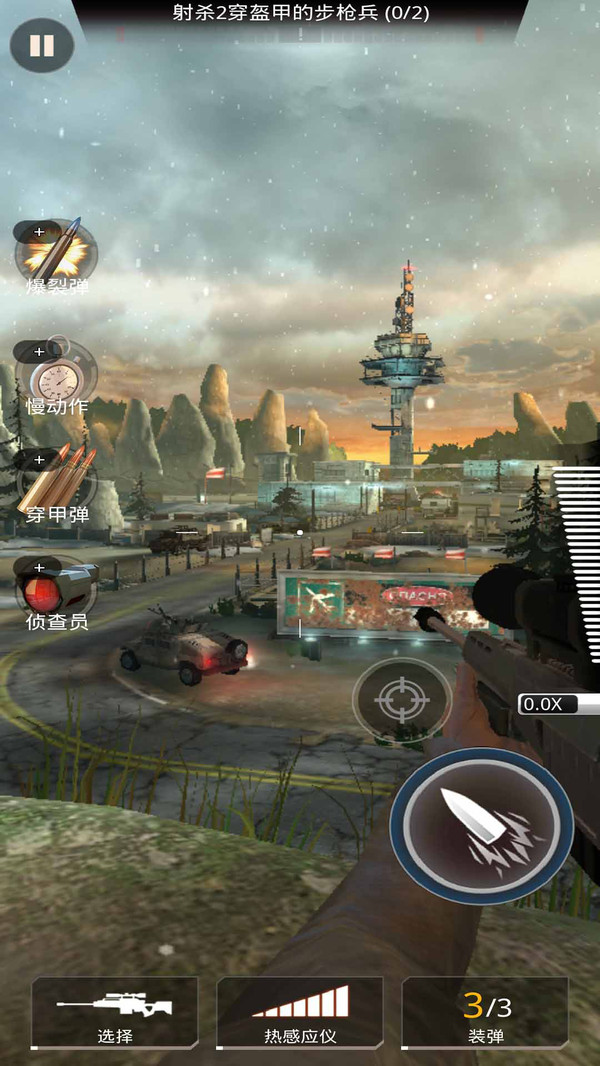Select the 穿甲弹 armor-piercing rounds
The image size is (600, 1066).
[x=56, y=483]
